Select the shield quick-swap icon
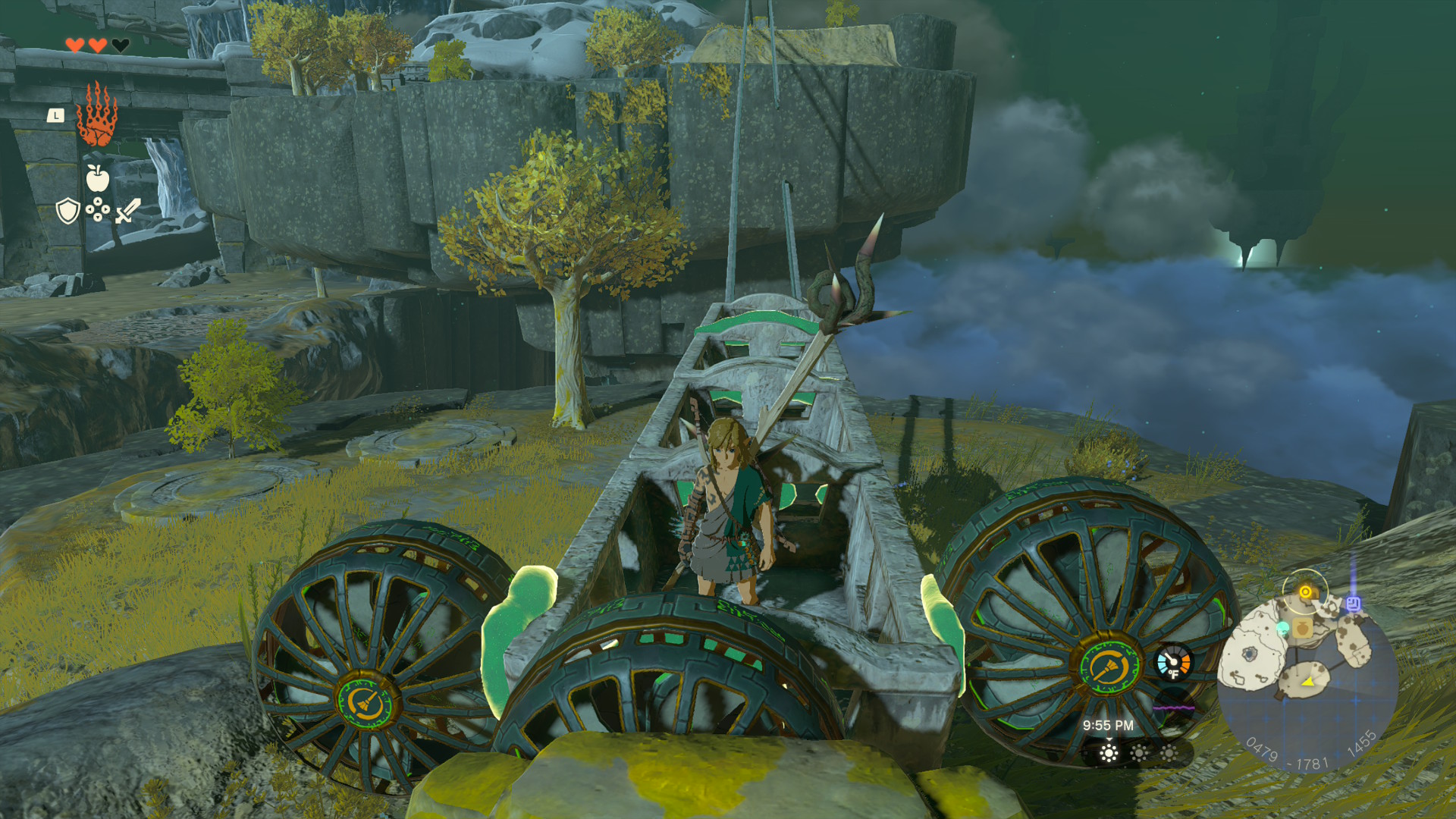This screenshot has width=1456, height=819. pos(68,210)
